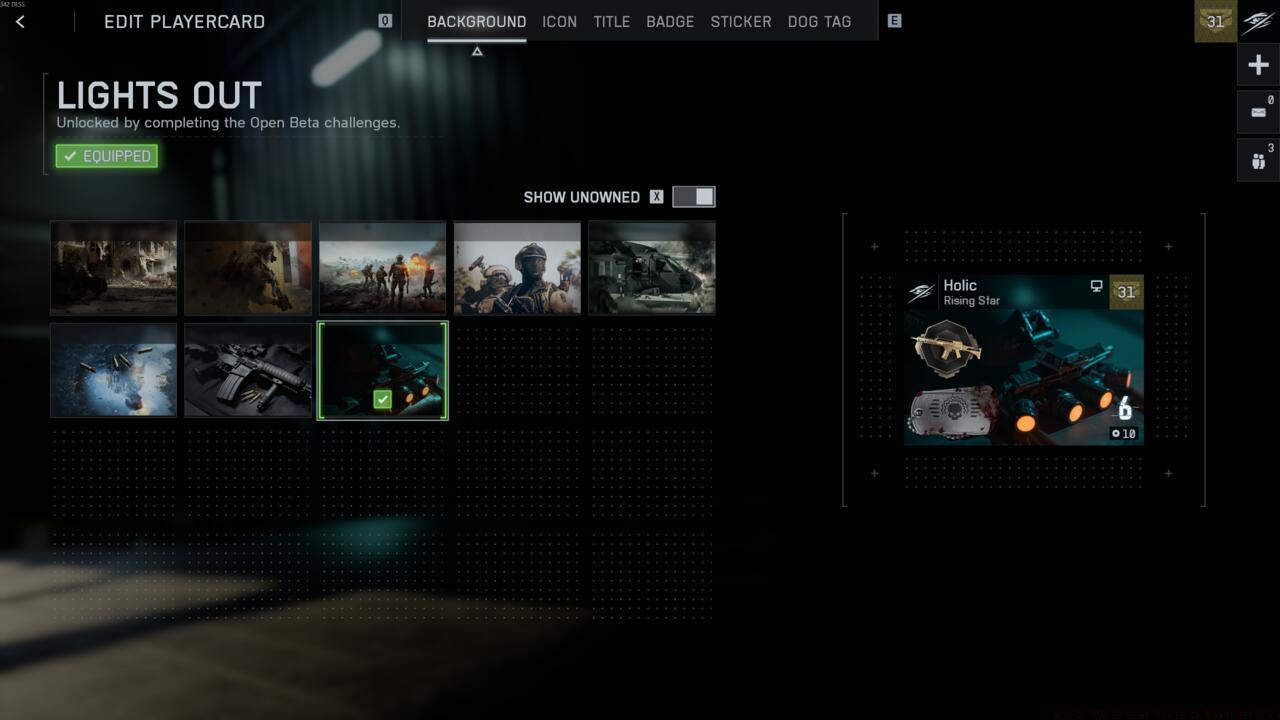Open the messages envelope icon showing 0
1280x720 pixels.
click(x=1257, y=111)
